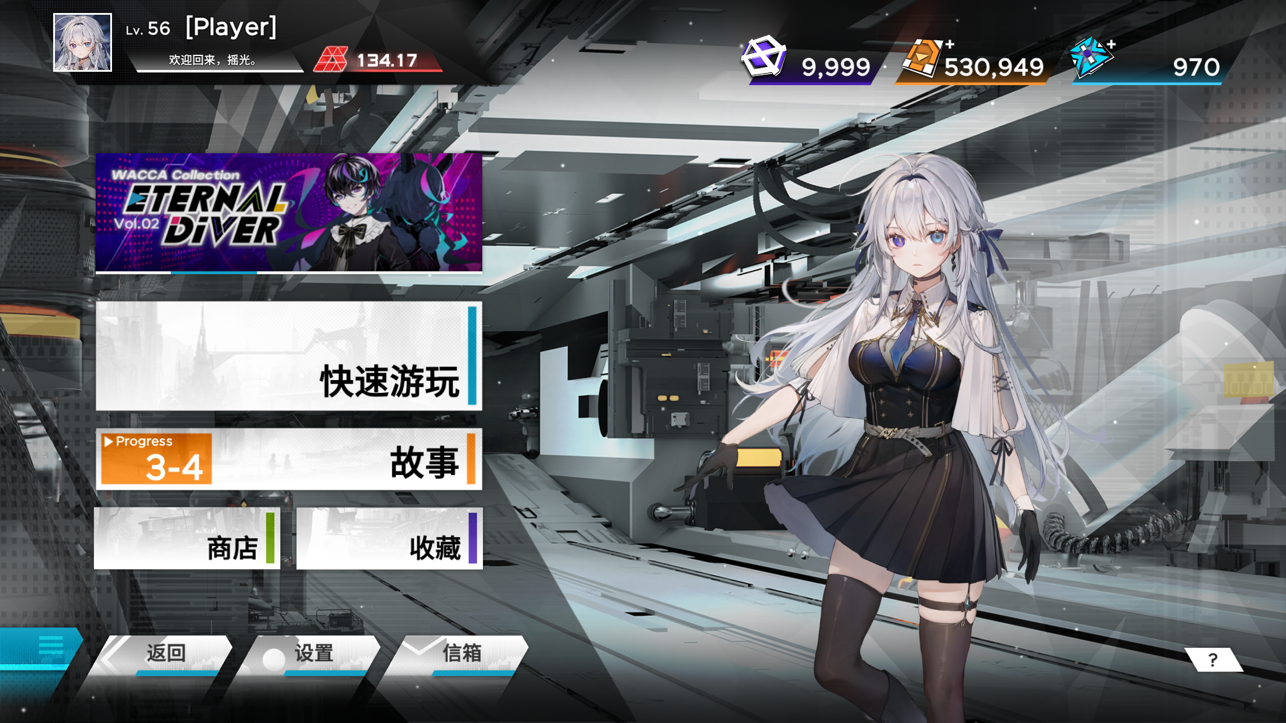Click the ? help icon at bottom right
1286x723 pixels.
point(1212,658)
